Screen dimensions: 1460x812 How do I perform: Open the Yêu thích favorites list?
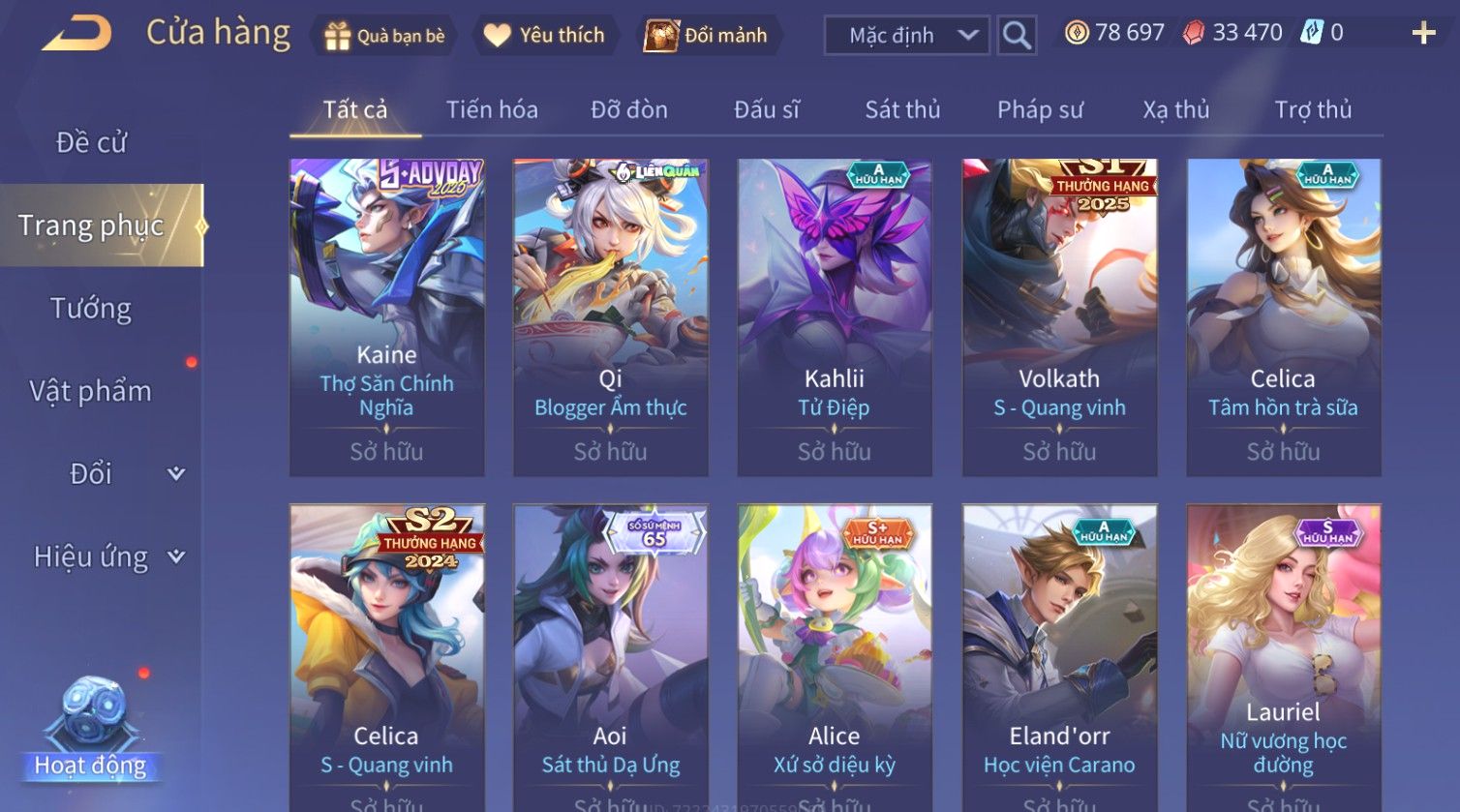tap(545, 36)
